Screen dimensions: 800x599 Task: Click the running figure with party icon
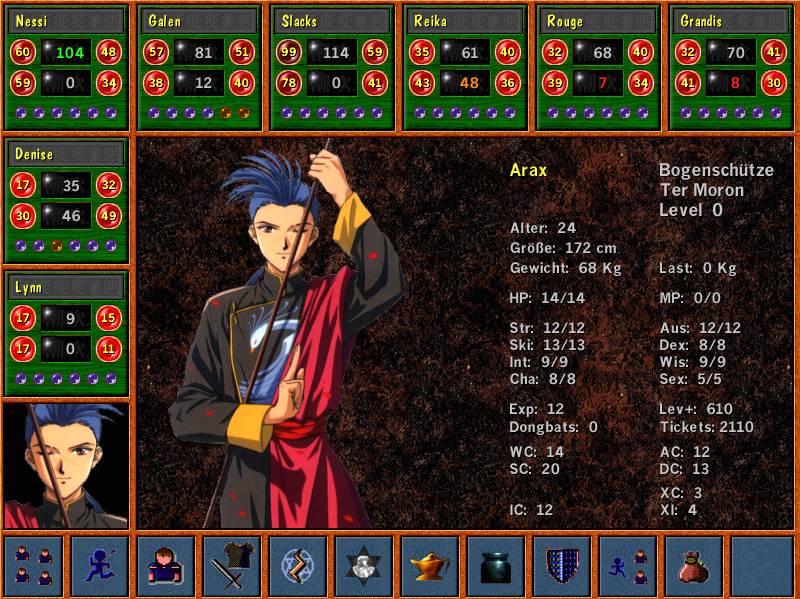(628, 566)
